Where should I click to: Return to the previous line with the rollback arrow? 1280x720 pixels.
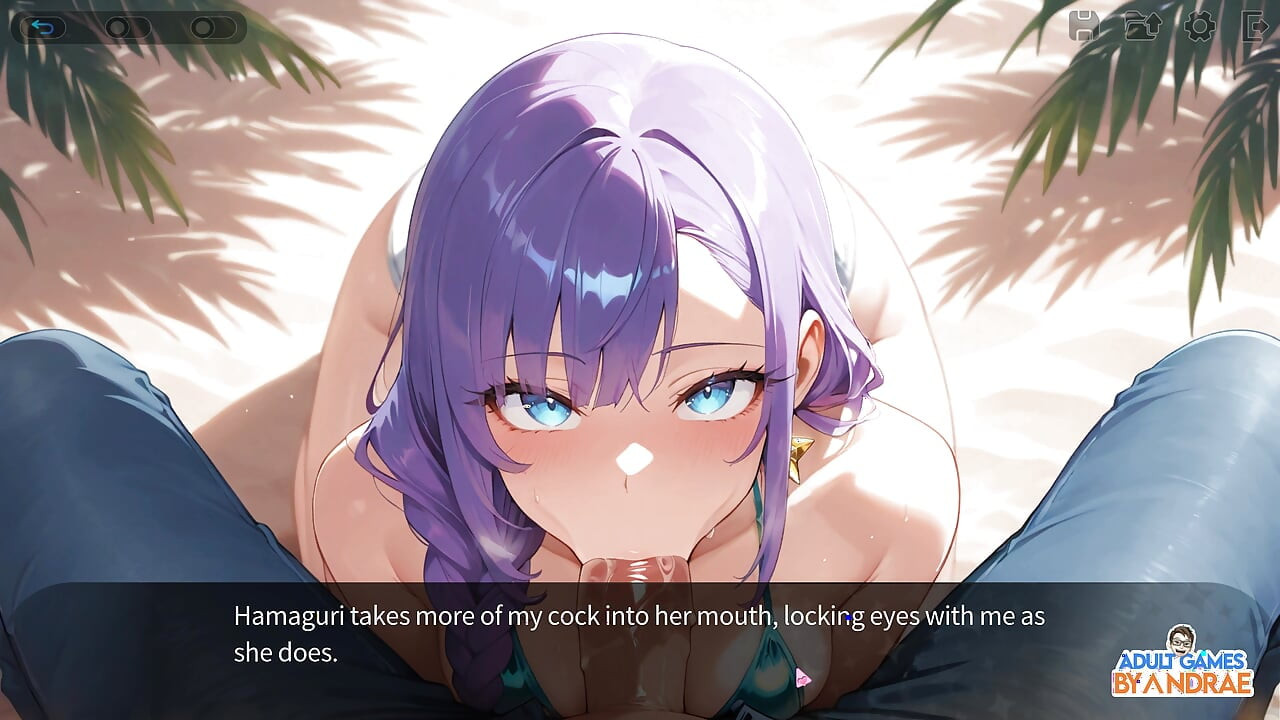[45, 27]
